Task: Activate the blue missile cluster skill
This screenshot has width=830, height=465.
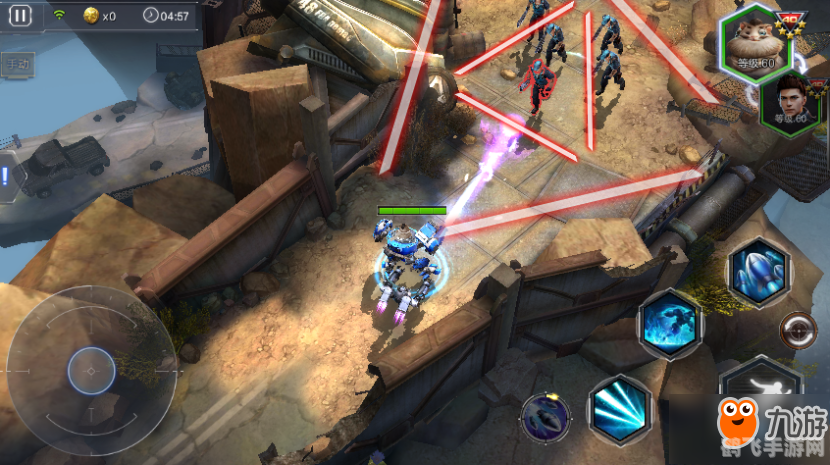Action: pyautogui.click(x=760, y=271)
